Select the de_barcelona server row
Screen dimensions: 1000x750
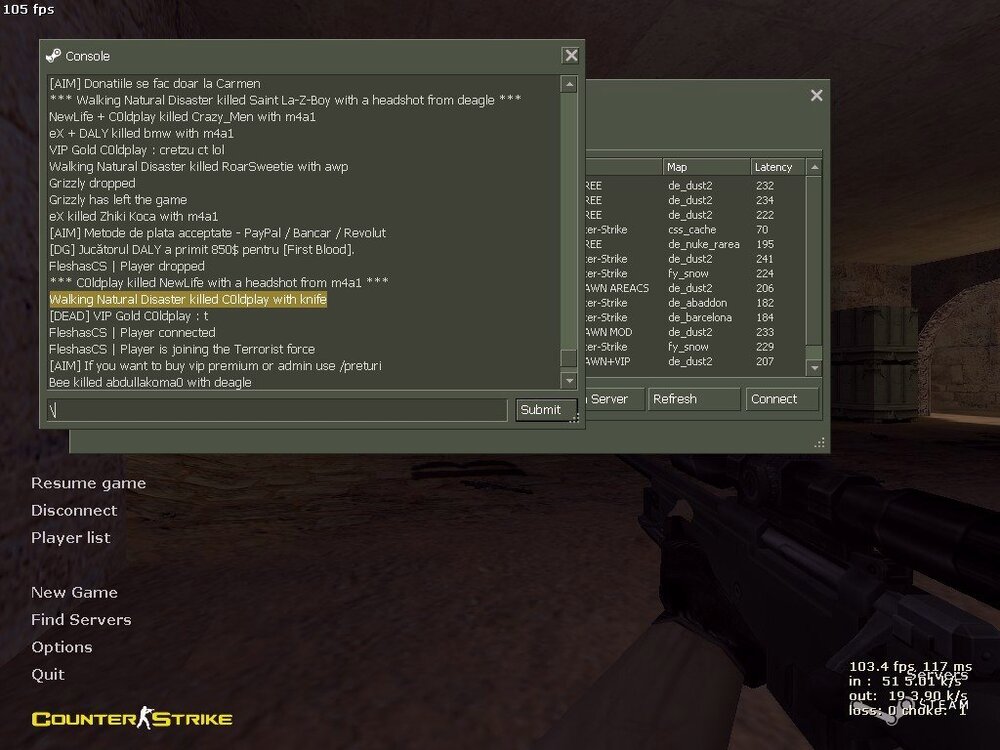700,318
